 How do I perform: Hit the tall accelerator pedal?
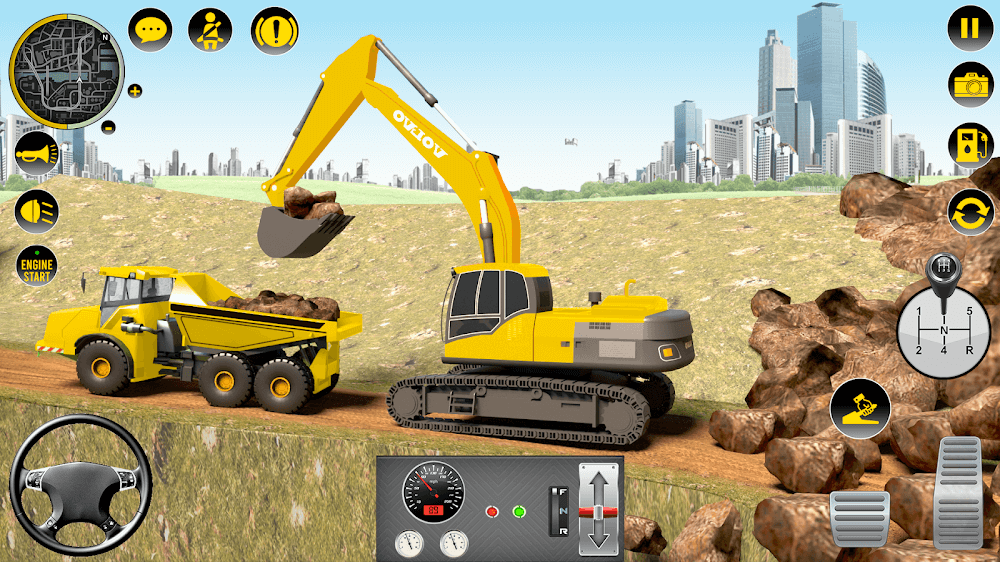click(x=958, y=492)
